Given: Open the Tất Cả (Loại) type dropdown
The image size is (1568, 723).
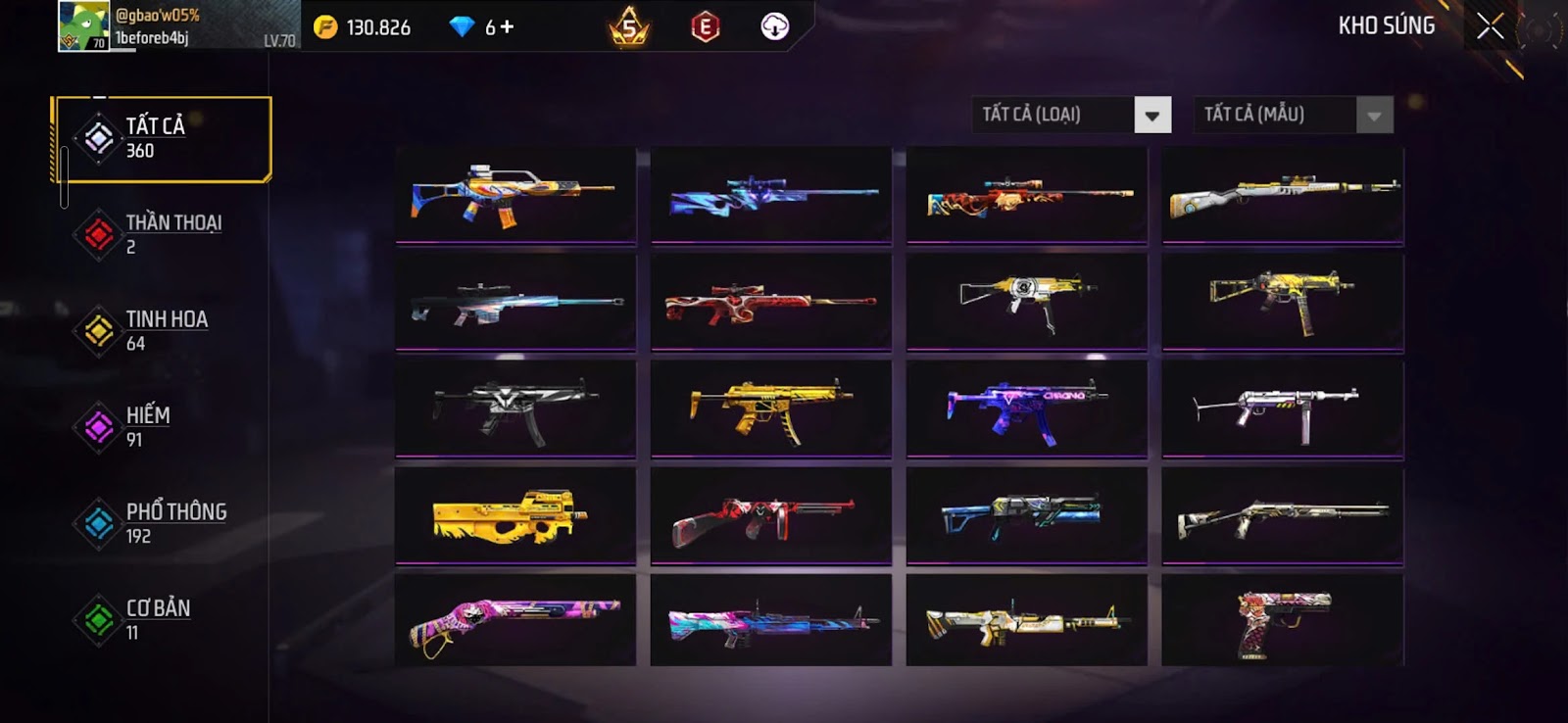Looking at the screenshot, I should (x=1152, y=115).
